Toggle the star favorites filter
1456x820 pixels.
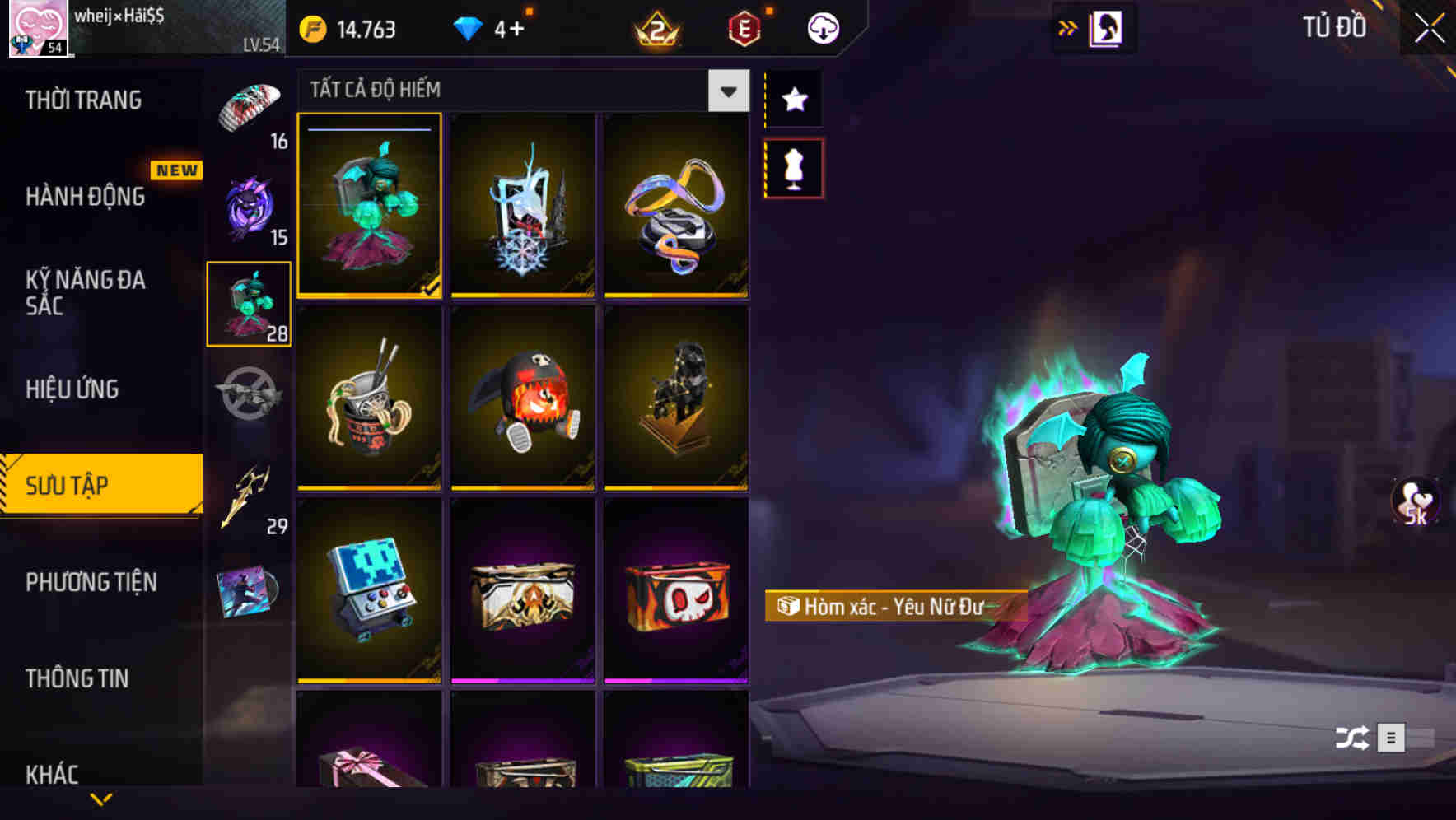(793, 100)
